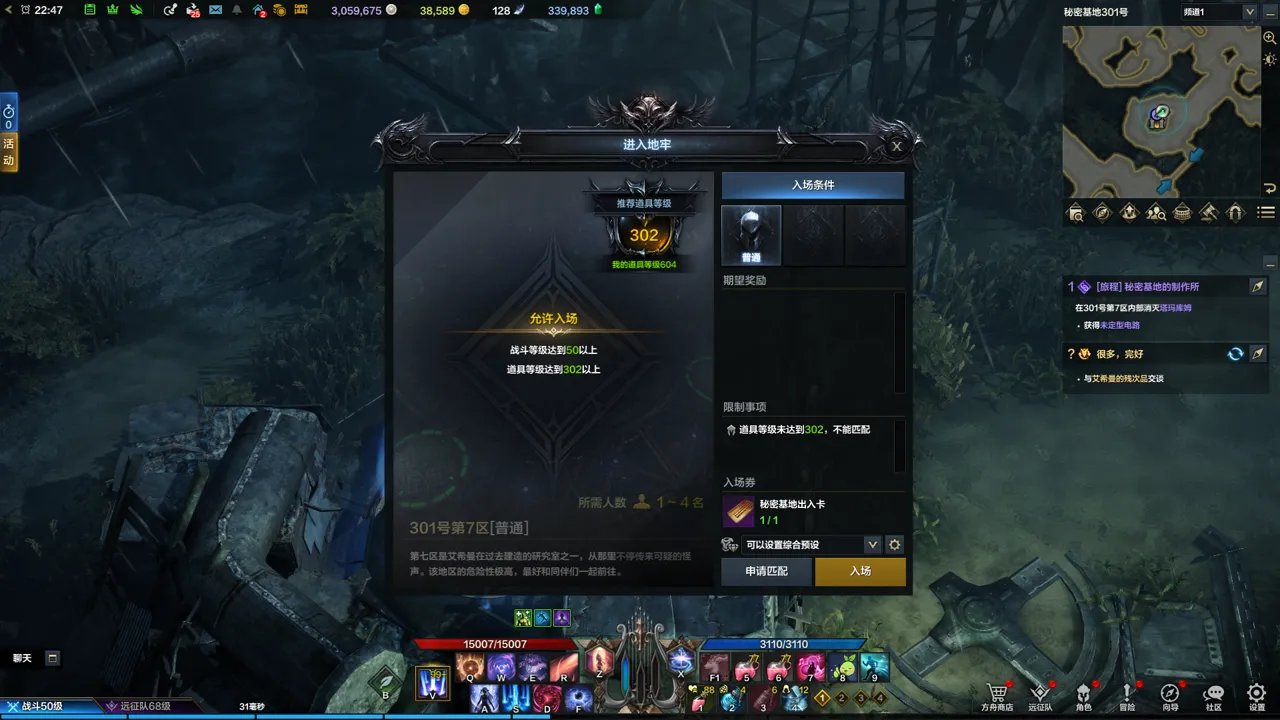Apply for matchmaking with 申请匹配
This screenshot has width=1280, height=720.
[x=767, y=571]
